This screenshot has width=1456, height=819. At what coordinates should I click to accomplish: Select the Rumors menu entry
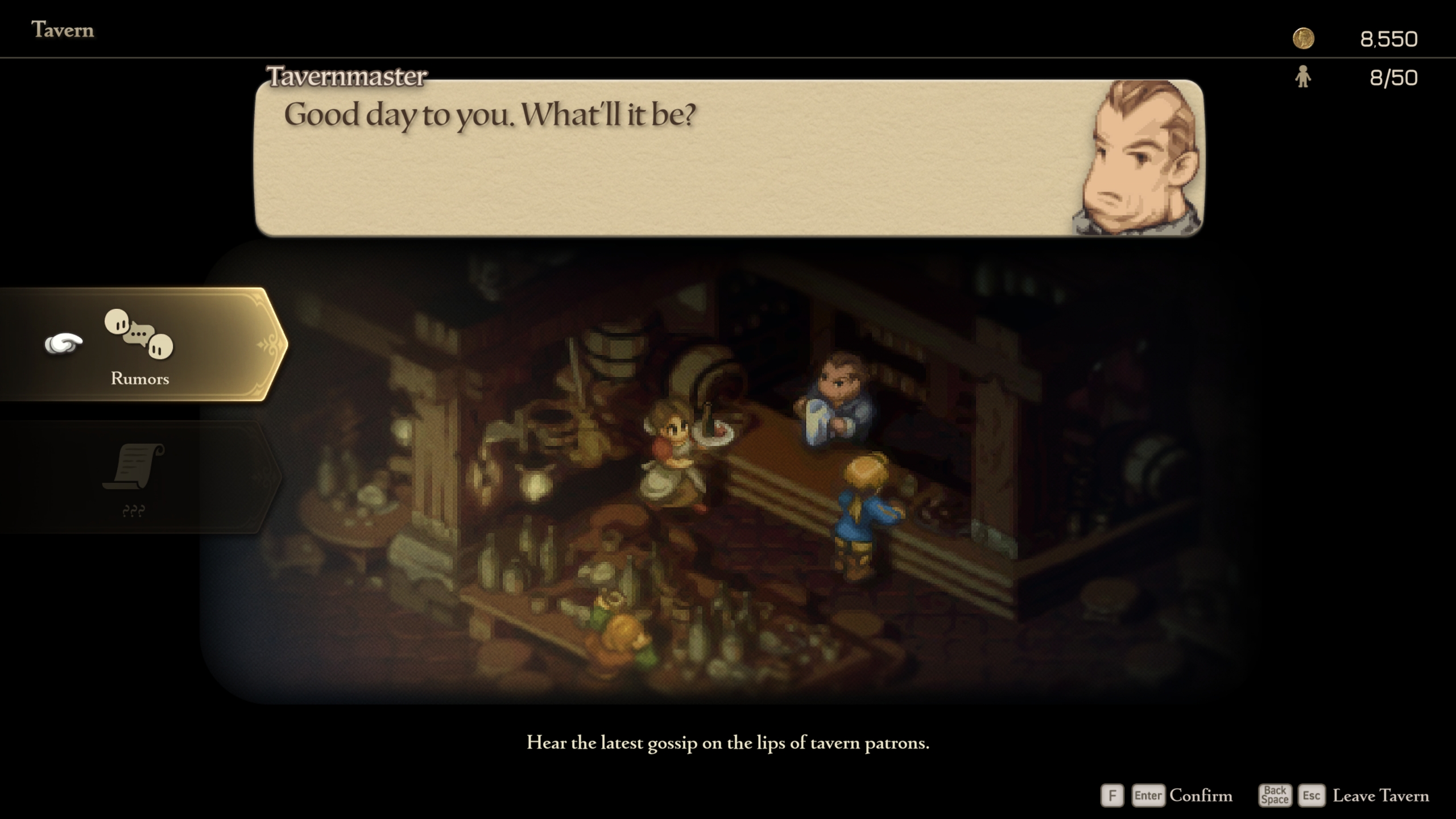pos(139,378)
